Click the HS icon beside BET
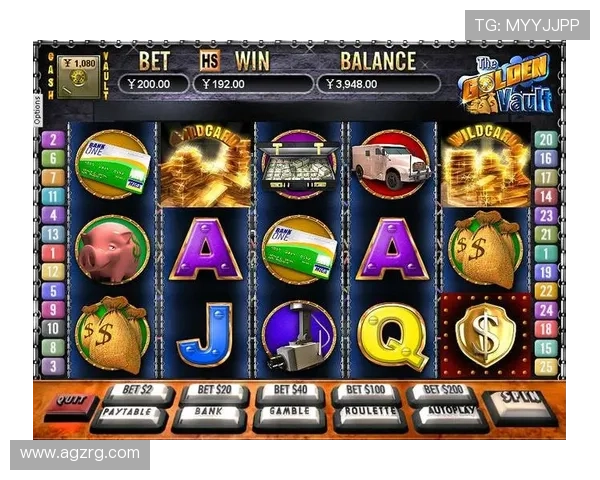 click(209, 59)
